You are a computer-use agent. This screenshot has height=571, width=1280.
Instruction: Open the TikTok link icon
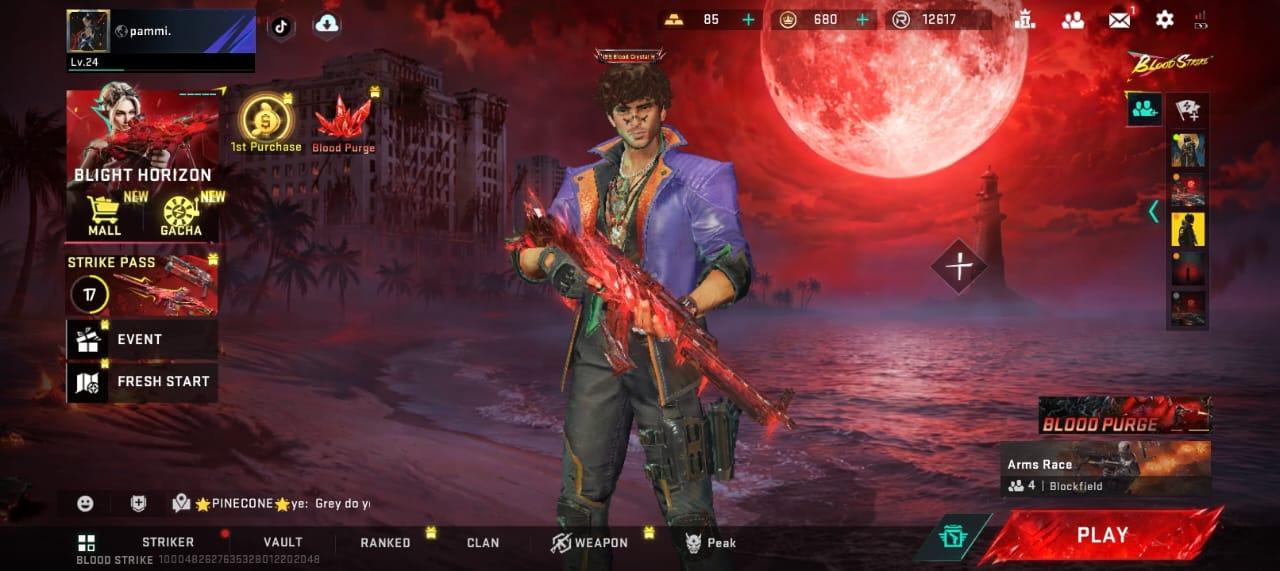click(281, 26)
